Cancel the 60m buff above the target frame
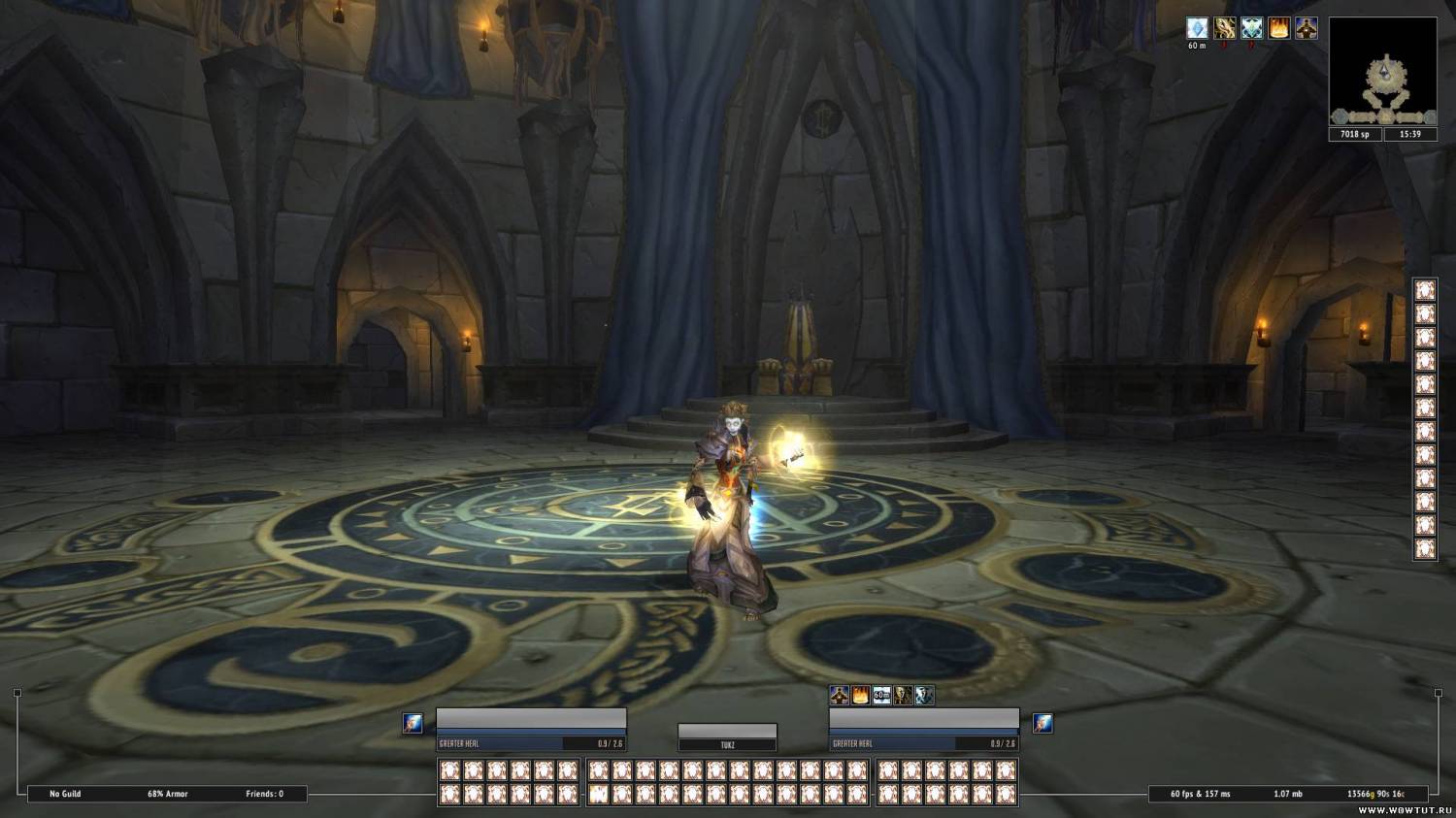 (879, 695)
